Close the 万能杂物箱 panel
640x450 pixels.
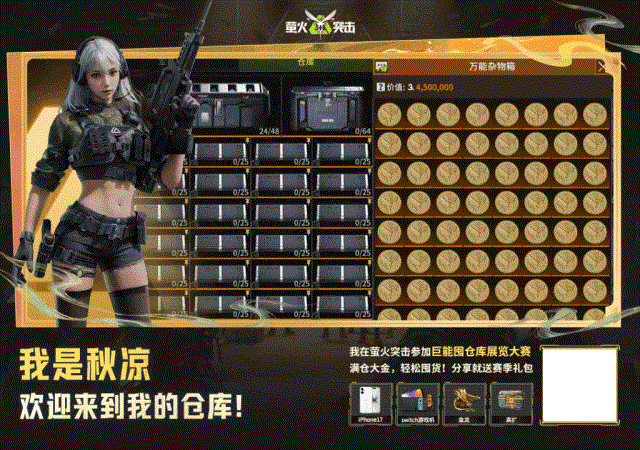pyautogui.click(x=601, y=67)
